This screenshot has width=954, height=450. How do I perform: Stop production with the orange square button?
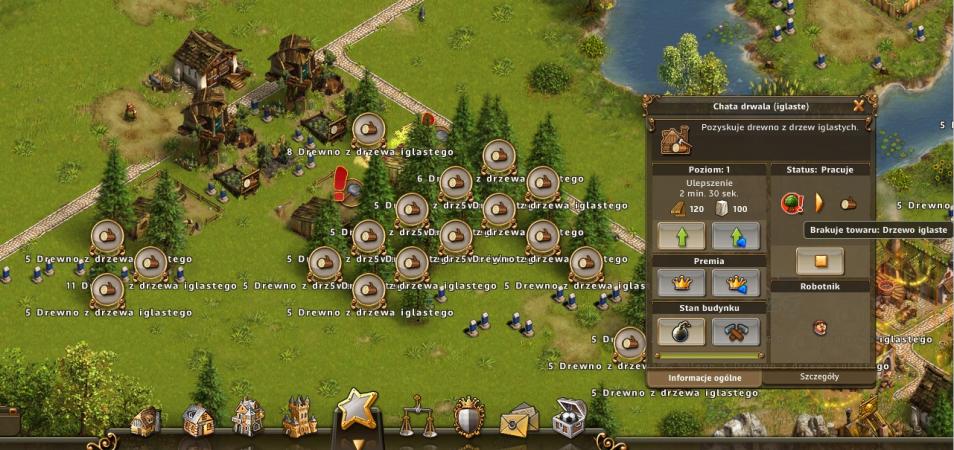(819, 262)
